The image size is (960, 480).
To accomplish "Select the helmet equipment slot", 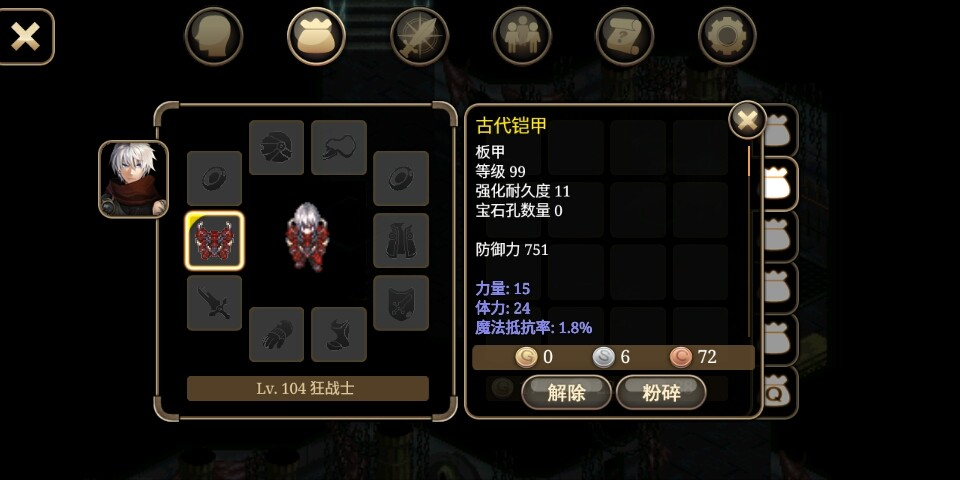I will (x=277, y=148).
